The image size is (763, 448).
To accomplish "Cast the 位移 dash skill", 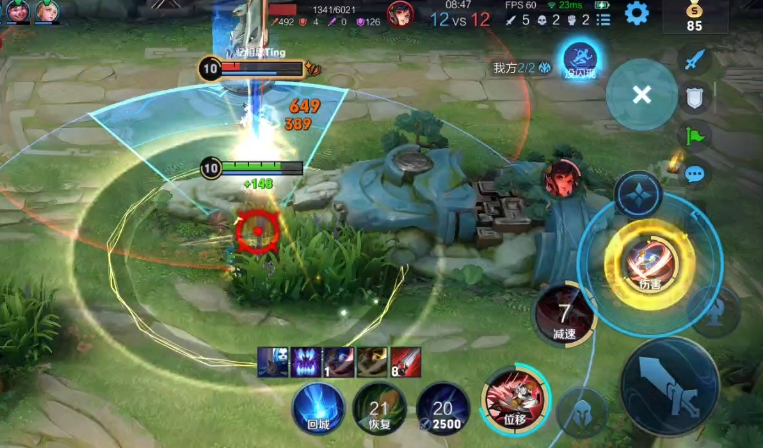I will point(513,398).
